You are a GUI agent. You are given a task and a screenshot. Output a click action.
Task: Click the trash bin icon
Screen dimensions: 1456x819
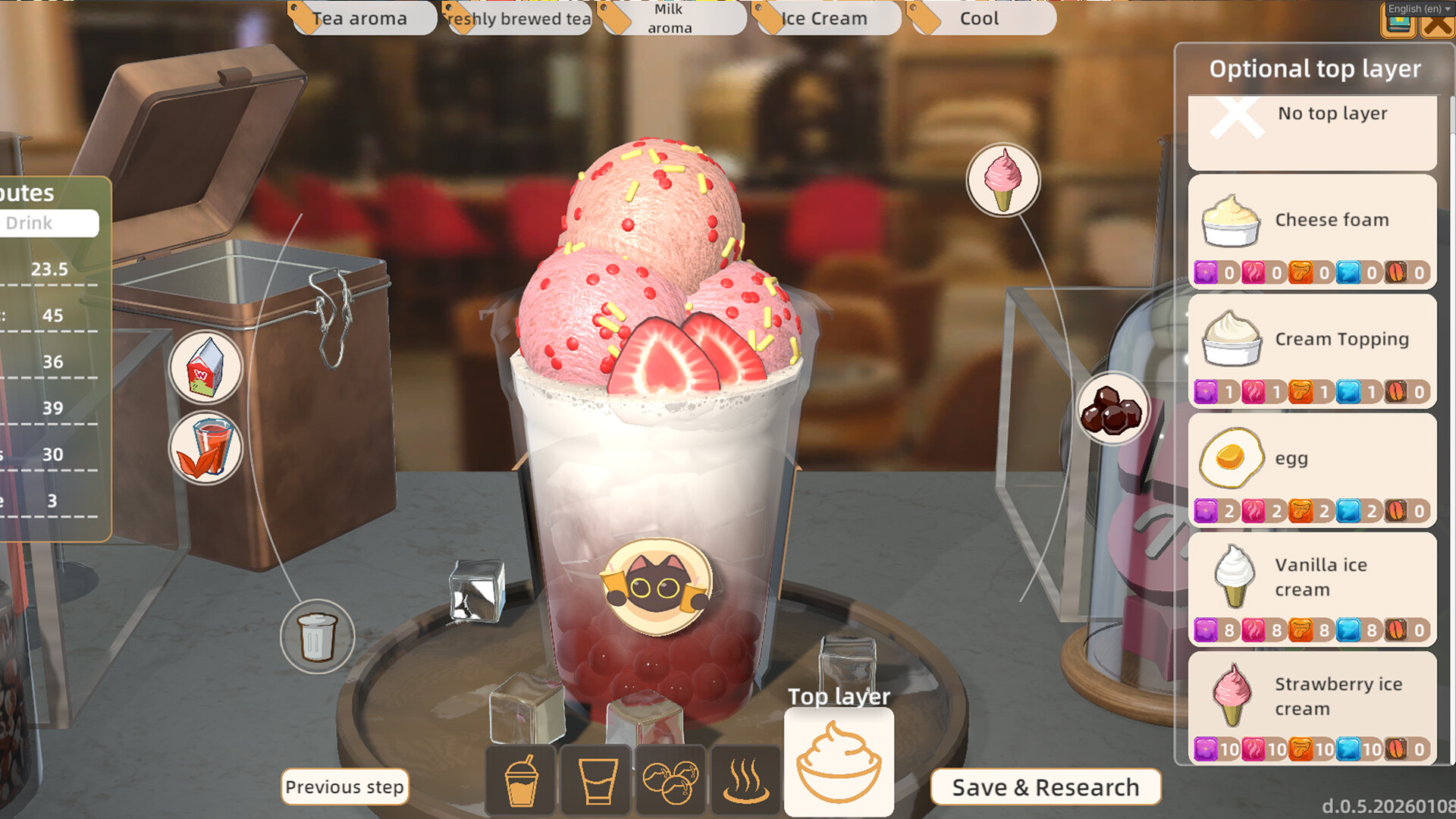(317, 637)
